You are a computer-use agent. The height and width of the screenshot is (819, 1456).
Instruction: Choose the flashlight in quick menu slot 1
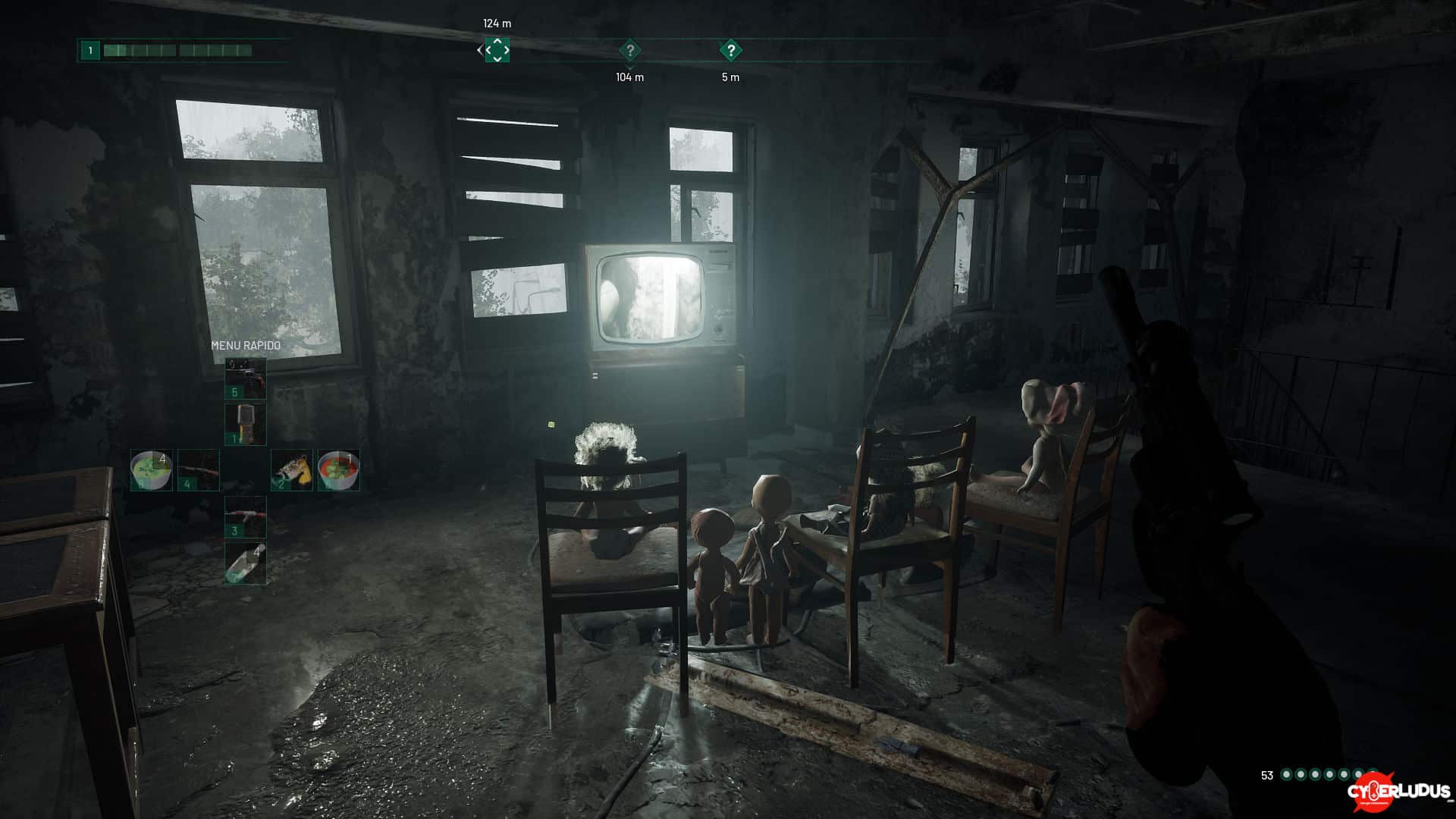(x=245, y=424)
